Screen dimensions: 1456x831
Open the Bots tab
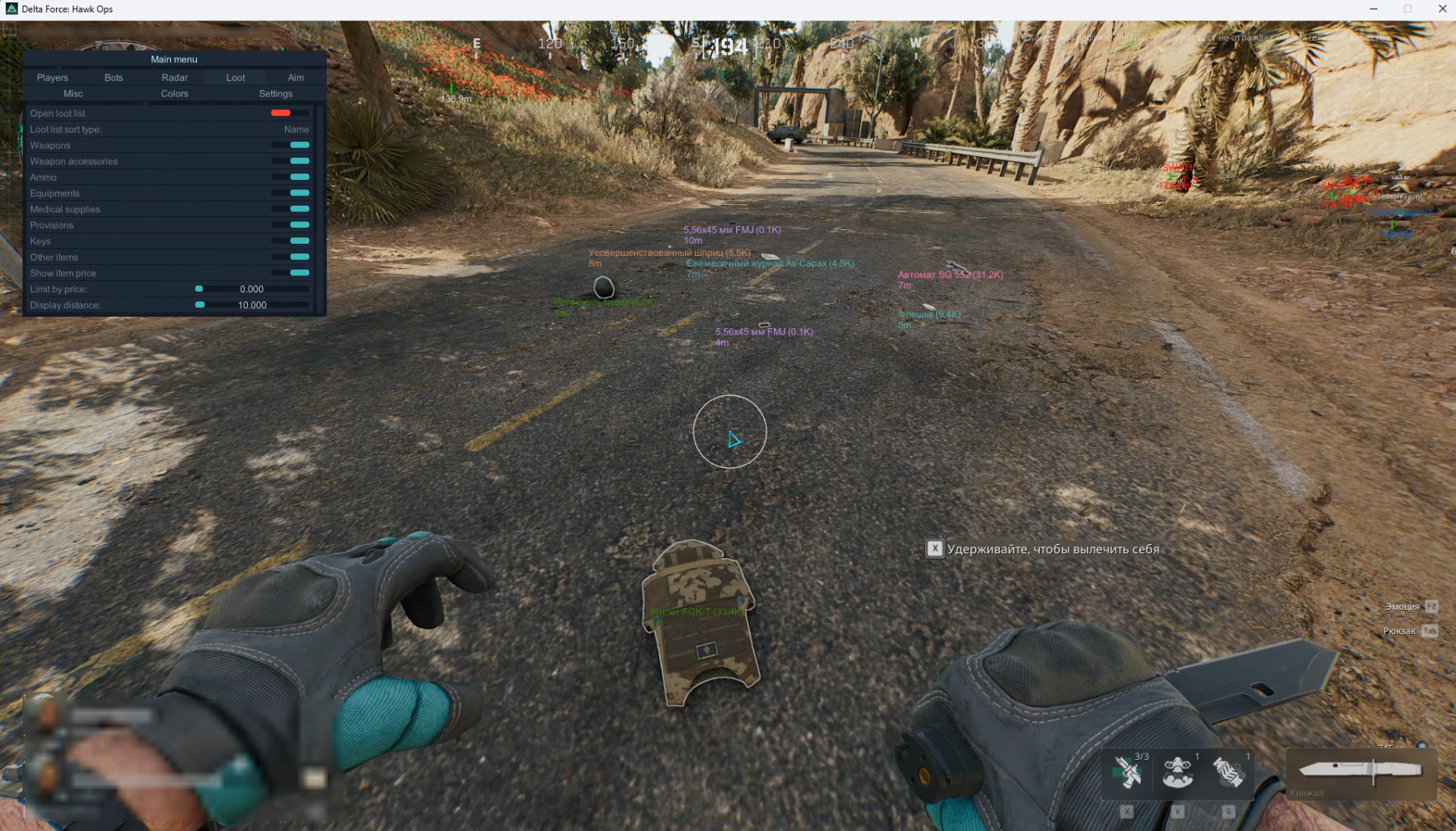[113, 78]
